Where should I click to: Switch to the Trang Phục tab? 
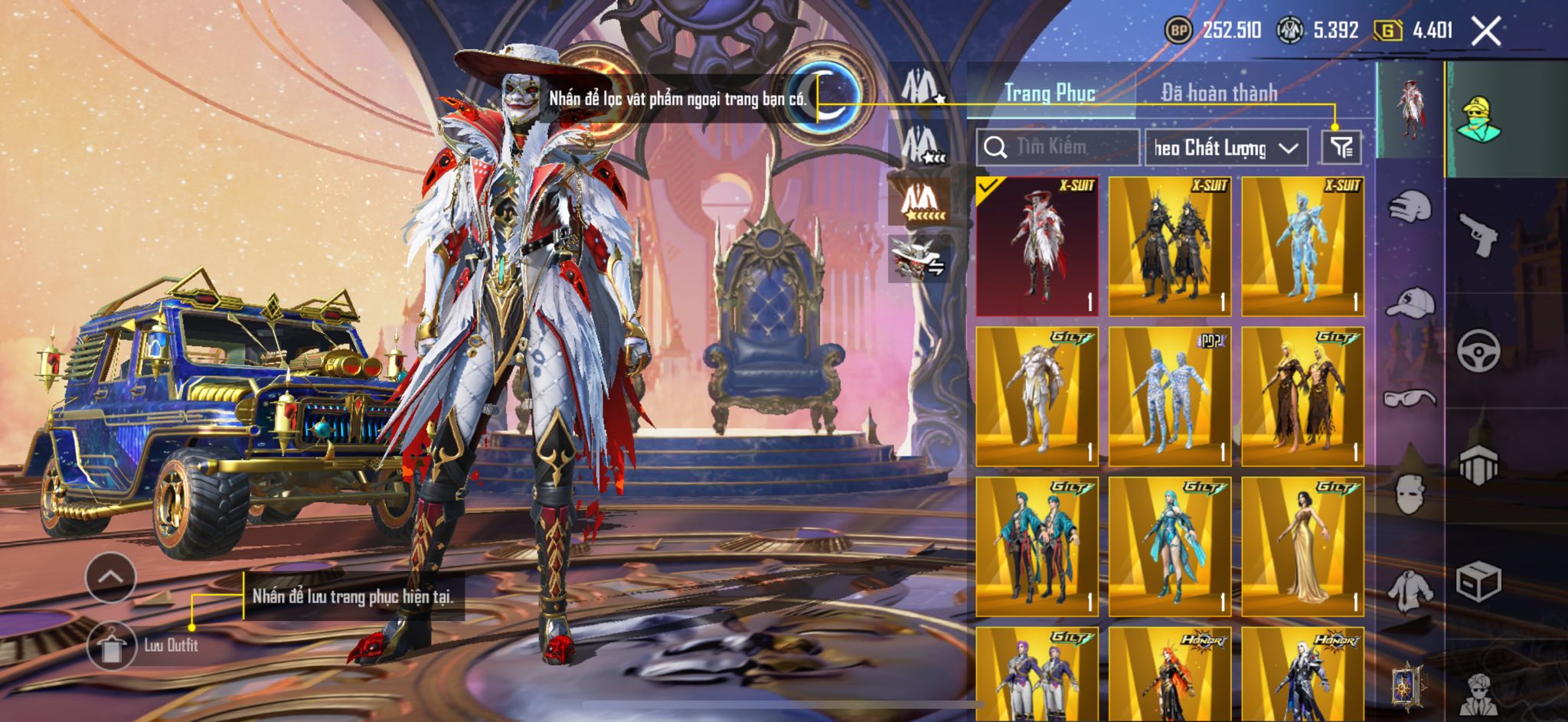tap(1050, 93)
